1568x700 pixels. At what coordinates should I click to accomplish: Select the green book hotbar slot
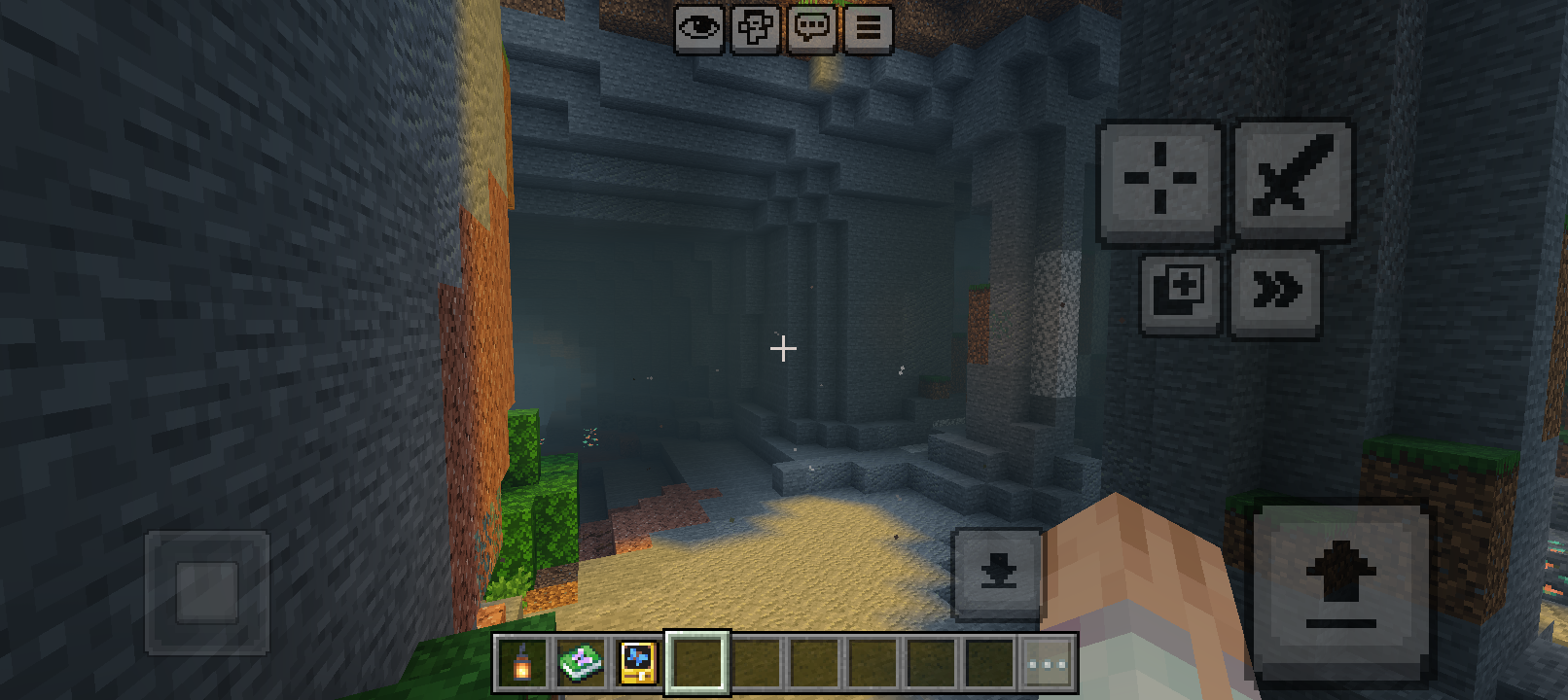(581, 664)
